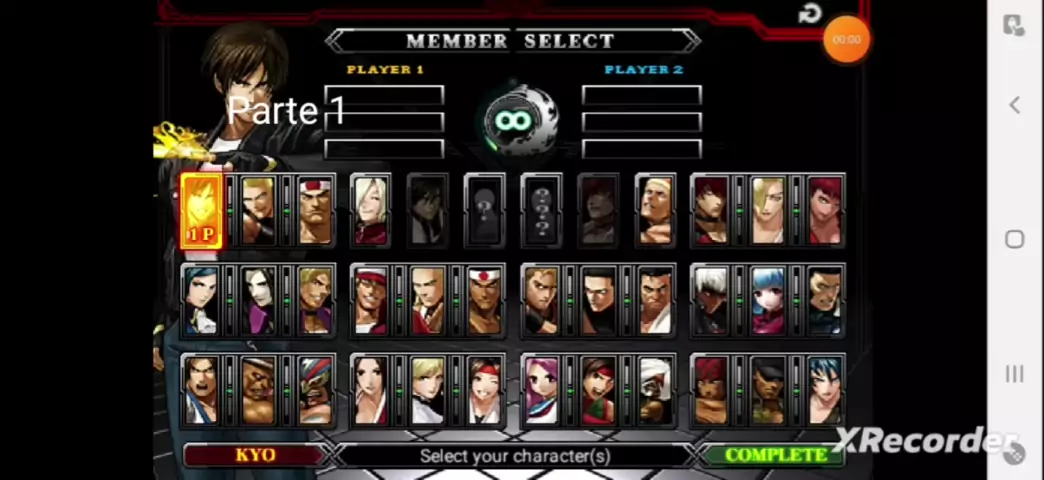1044x480 pixels.
Task: Choose Ash Crimson's portrait
Action: click(371, 210)
